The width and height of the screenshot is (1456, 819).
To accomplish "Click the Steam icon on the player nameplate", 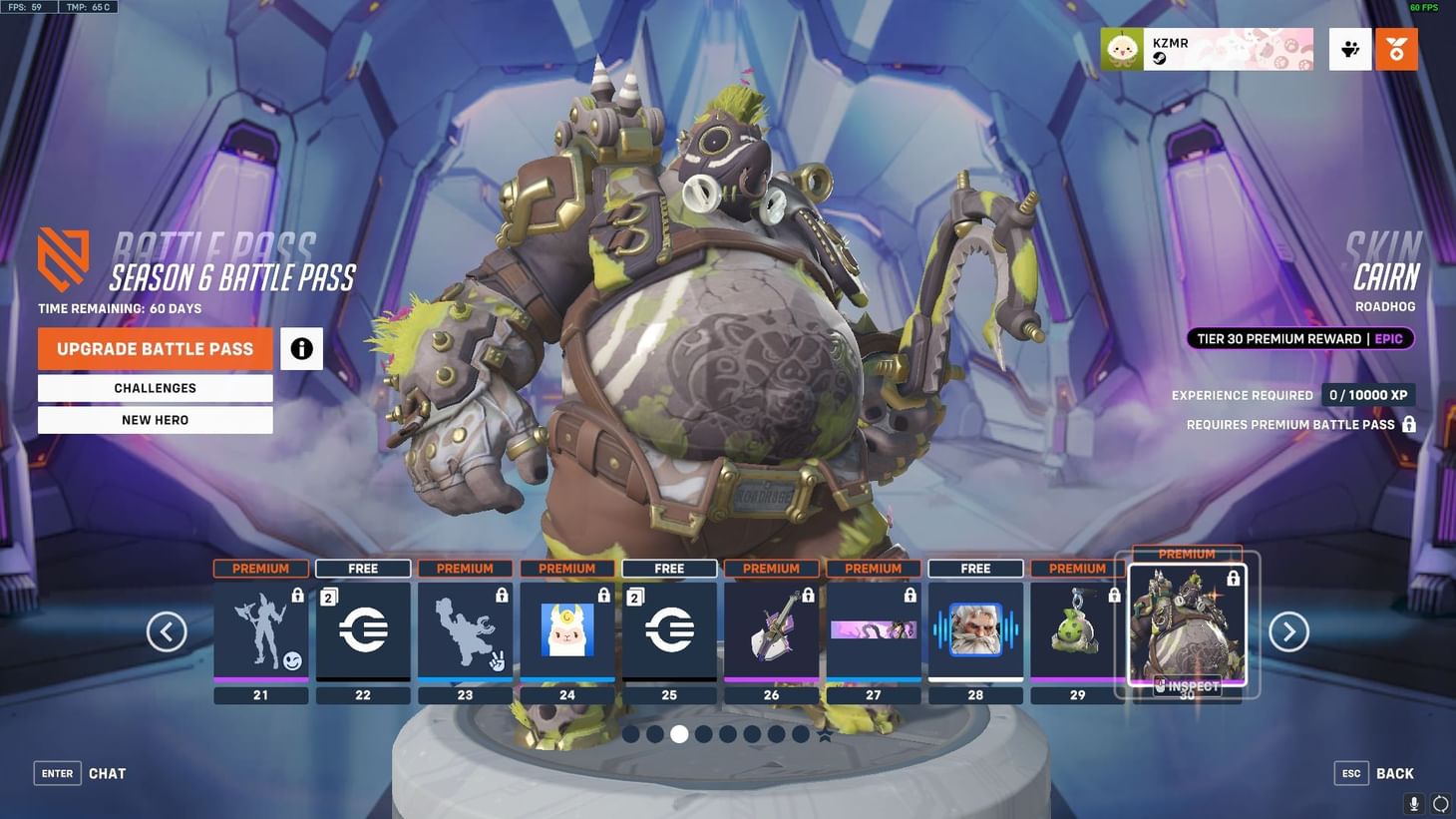I will click(1158, 57).
